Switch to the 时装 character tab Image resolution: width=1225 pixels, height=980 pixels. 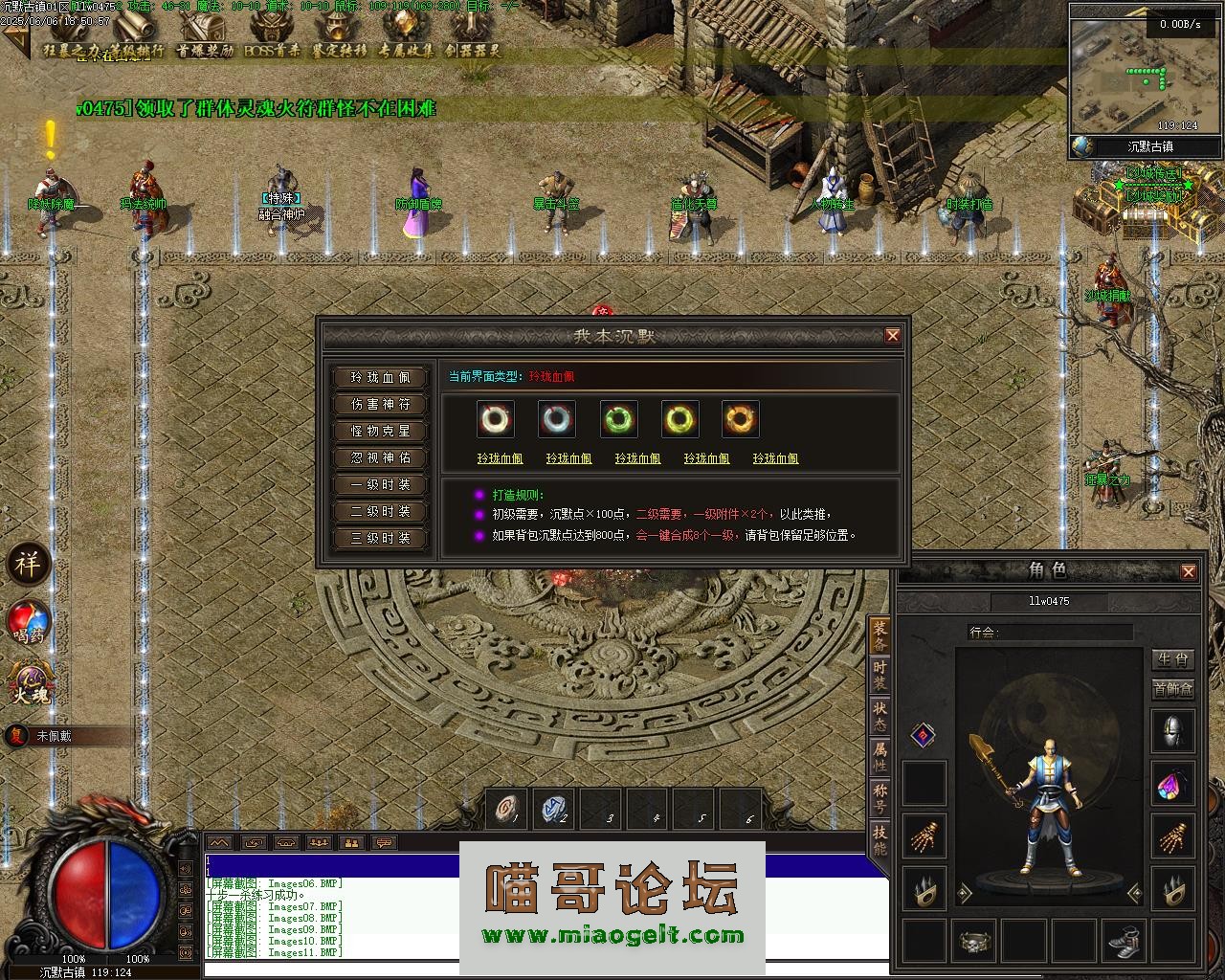pos(880,676)
